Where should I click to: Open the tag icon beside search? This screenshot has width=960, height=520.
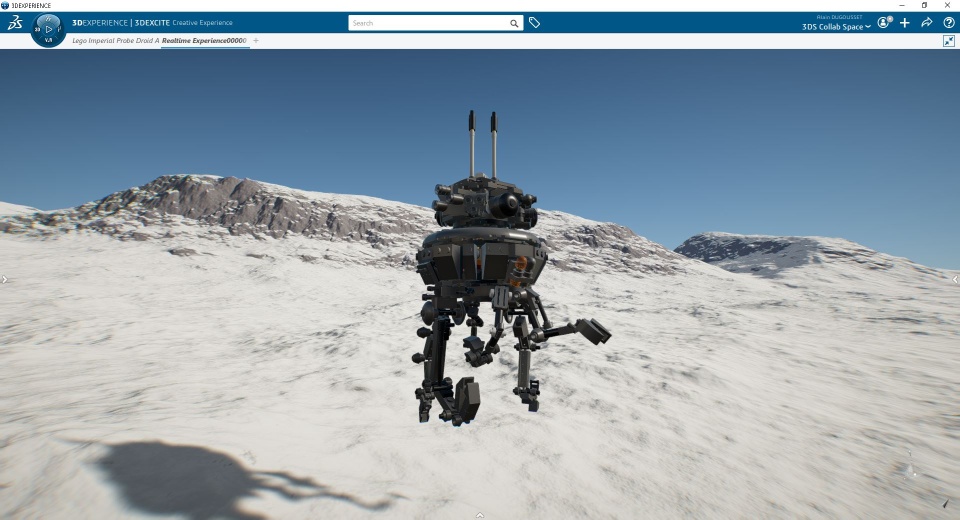click(x=535, y=23)
